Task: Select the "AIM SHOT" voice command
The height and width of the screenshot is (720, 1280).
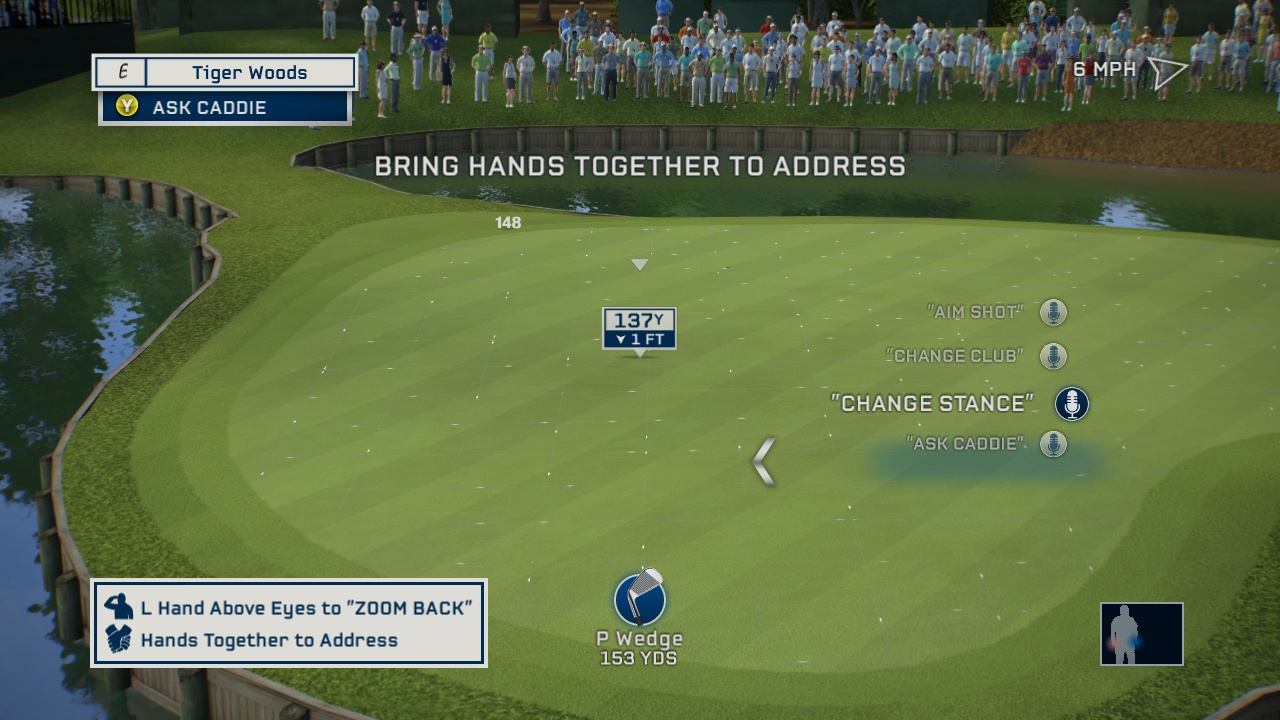Action: click(x=975, y=312)
